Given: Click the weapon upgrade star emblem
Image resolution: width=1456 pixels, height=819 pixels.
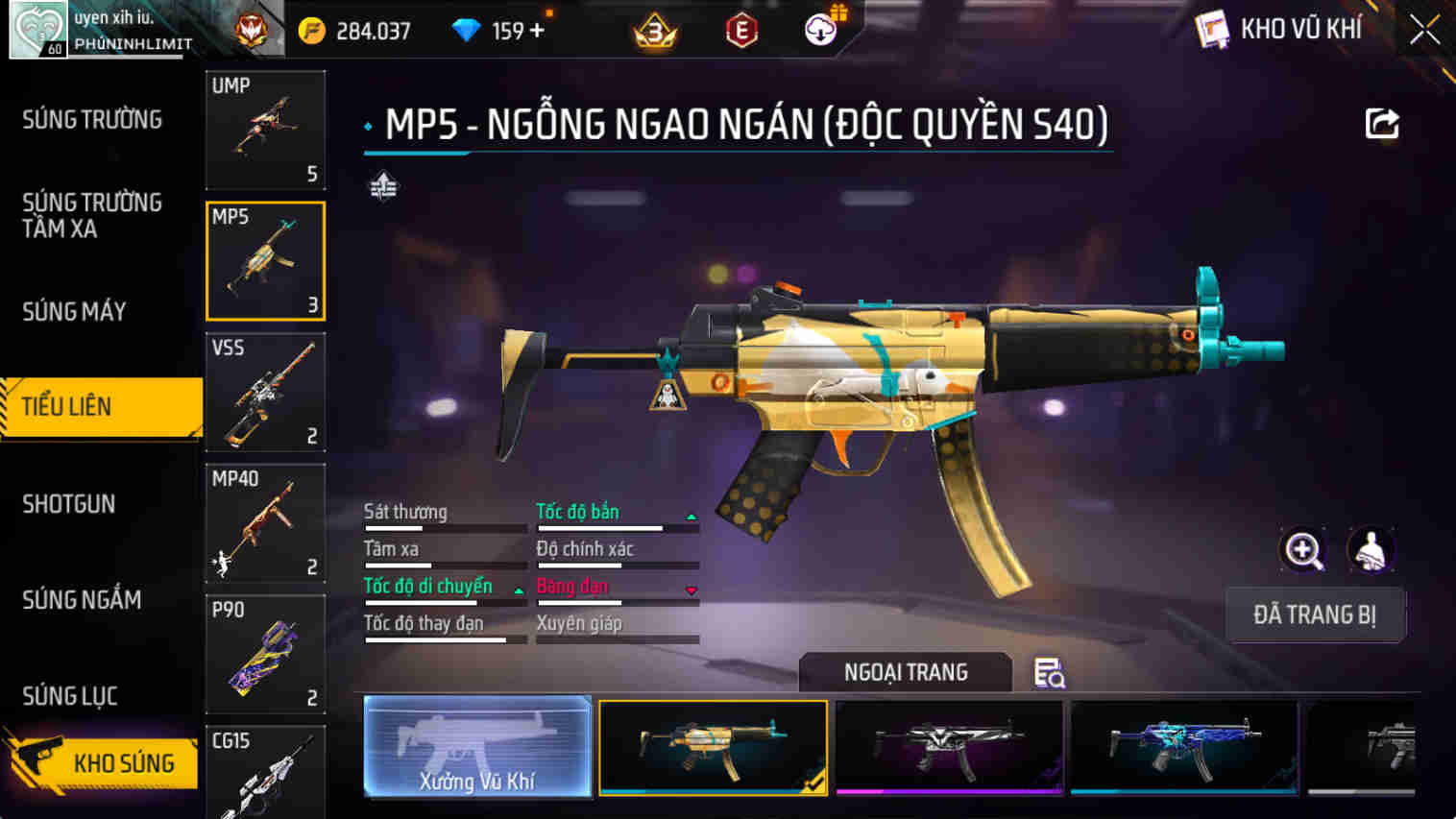Looking at the screenshot, I should [x=386, y=186].
